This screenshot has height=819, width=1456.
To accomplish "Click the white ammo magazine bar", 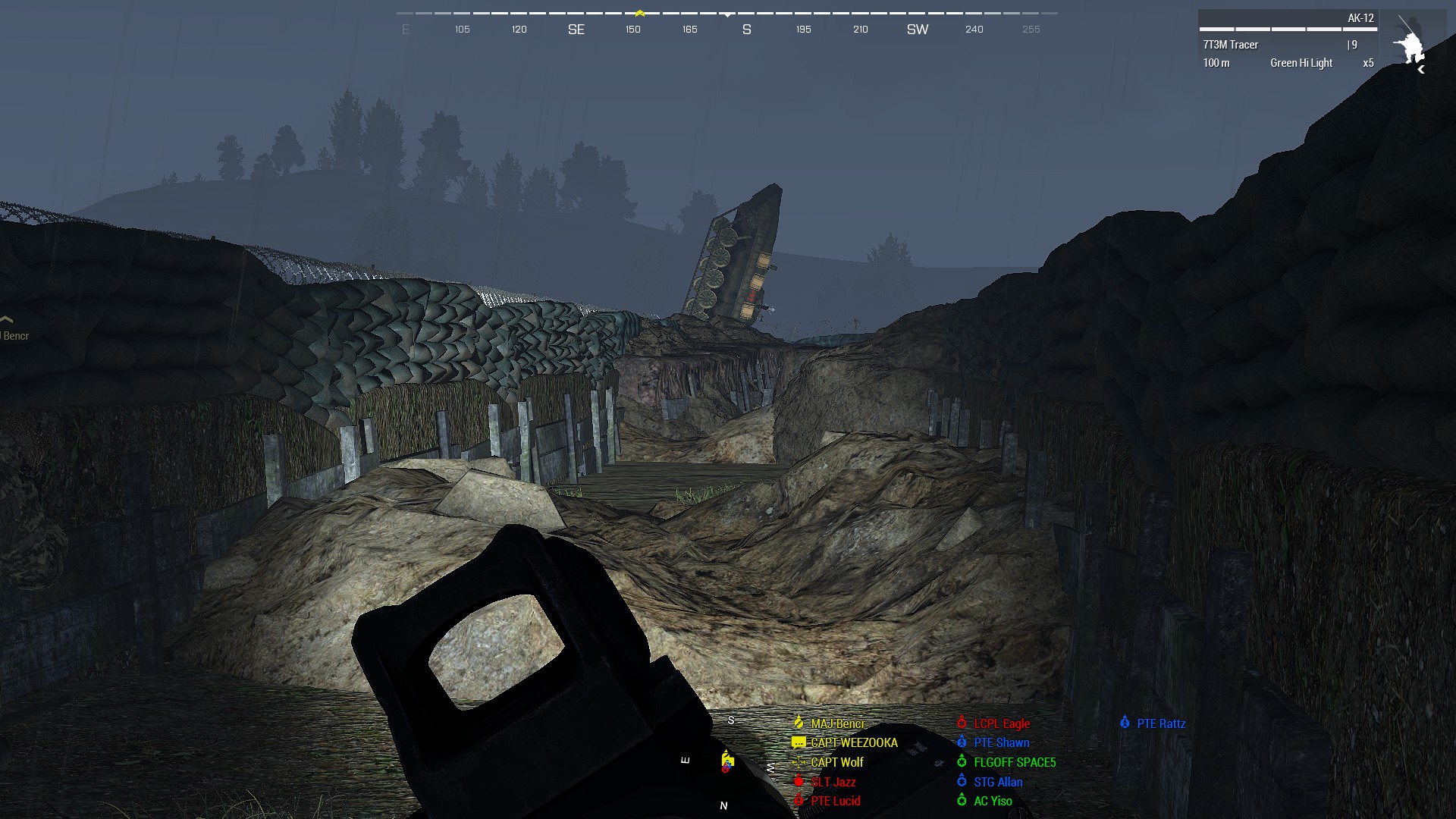I will pyautogui.click(x=1288, y=29).
